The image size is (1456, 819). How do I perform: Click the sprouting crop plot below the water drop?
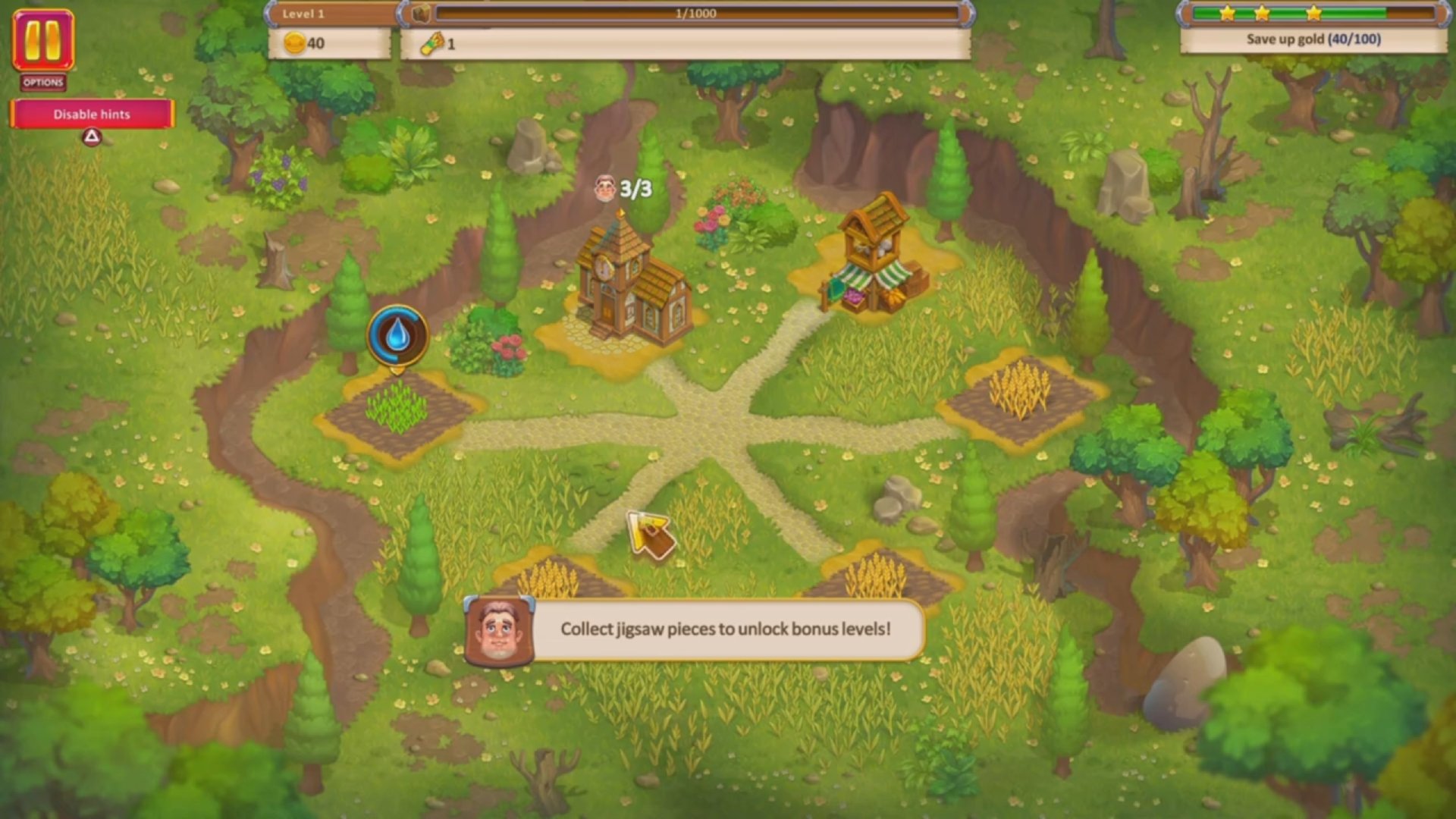click(x=398, y=409)
